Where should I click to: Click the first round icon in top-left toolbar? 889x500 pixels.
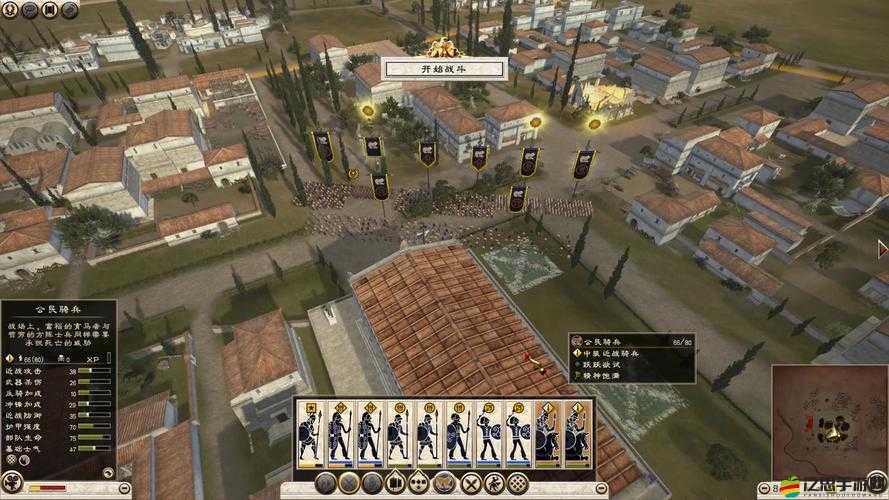pos(10,9)
